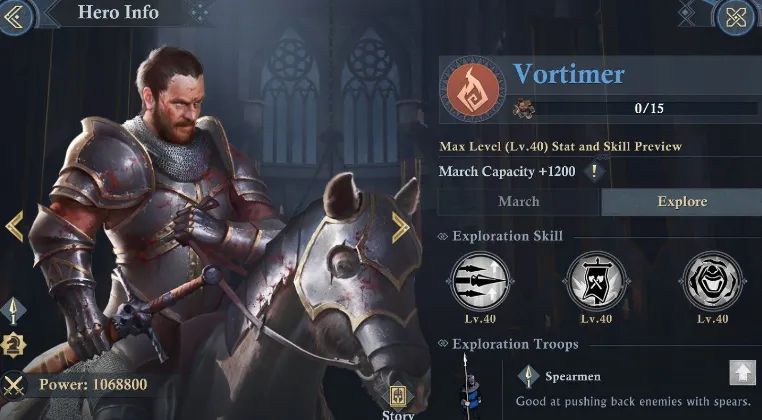The height and width of the screenshot is (420, 762).
Task: View the hooded figure exploration skill
Action: 712,280
